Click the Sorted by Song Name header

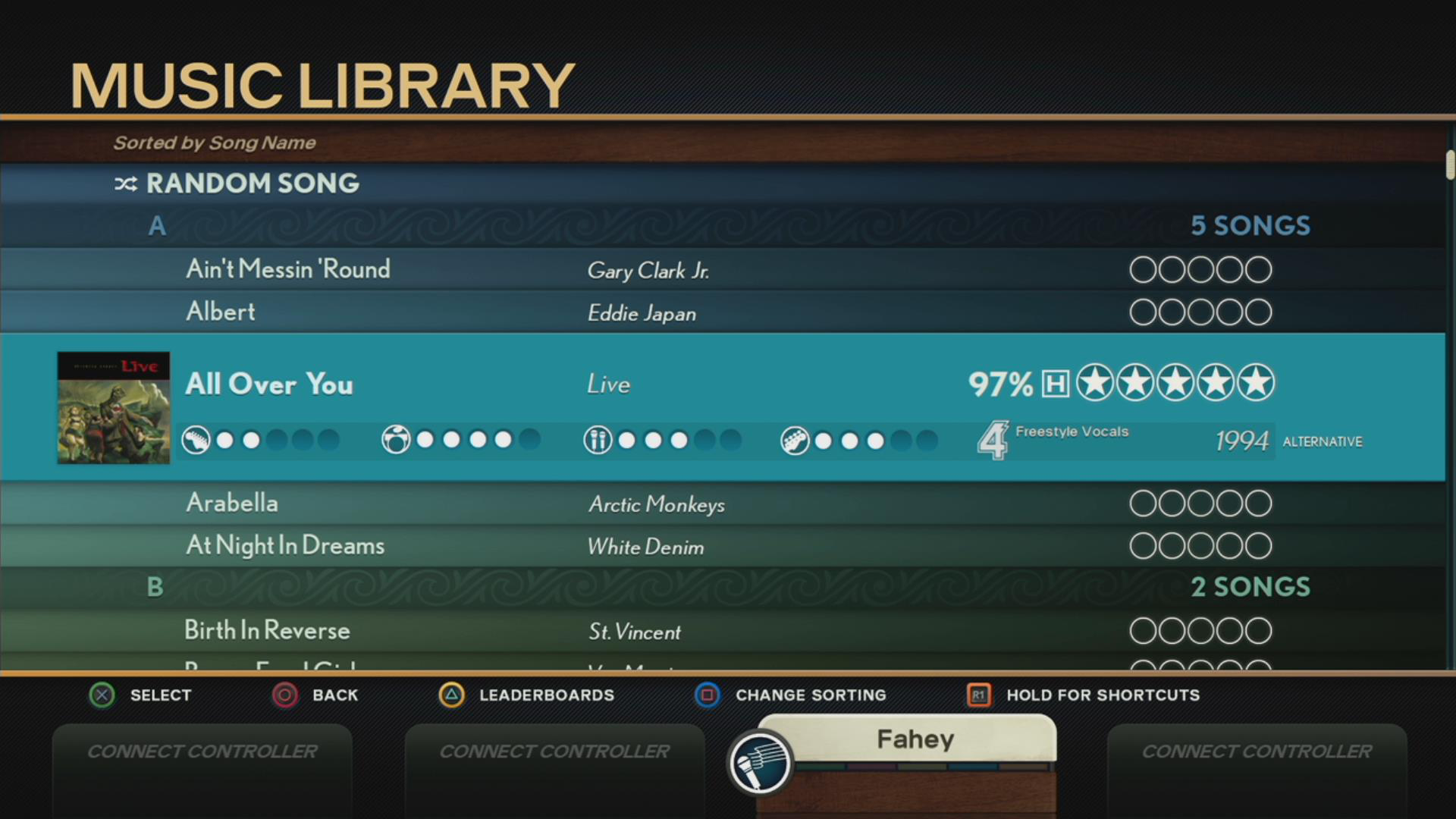point(215,143)
